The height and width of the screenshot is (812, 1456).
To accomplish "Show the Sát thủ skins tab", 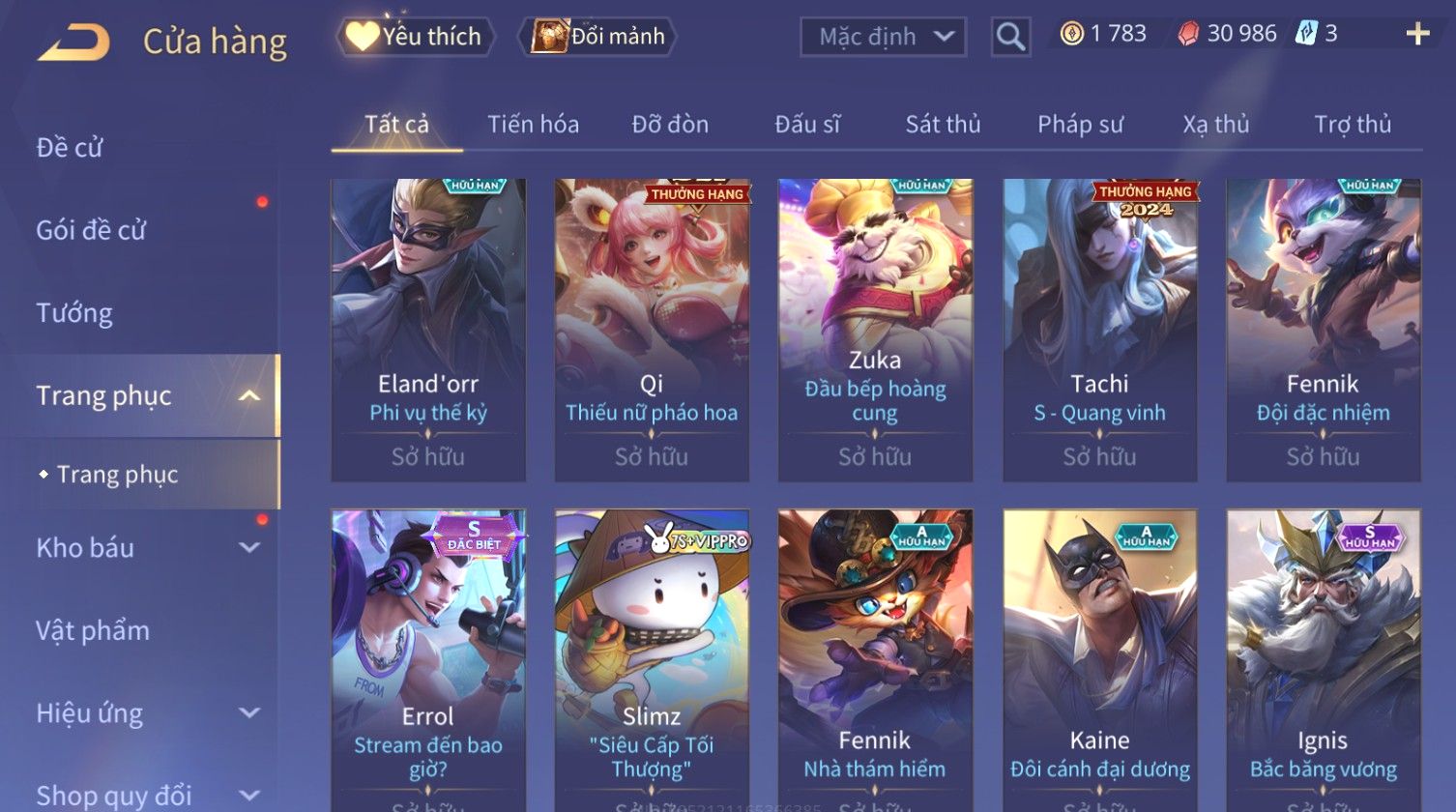I will (x=943, y=125).
